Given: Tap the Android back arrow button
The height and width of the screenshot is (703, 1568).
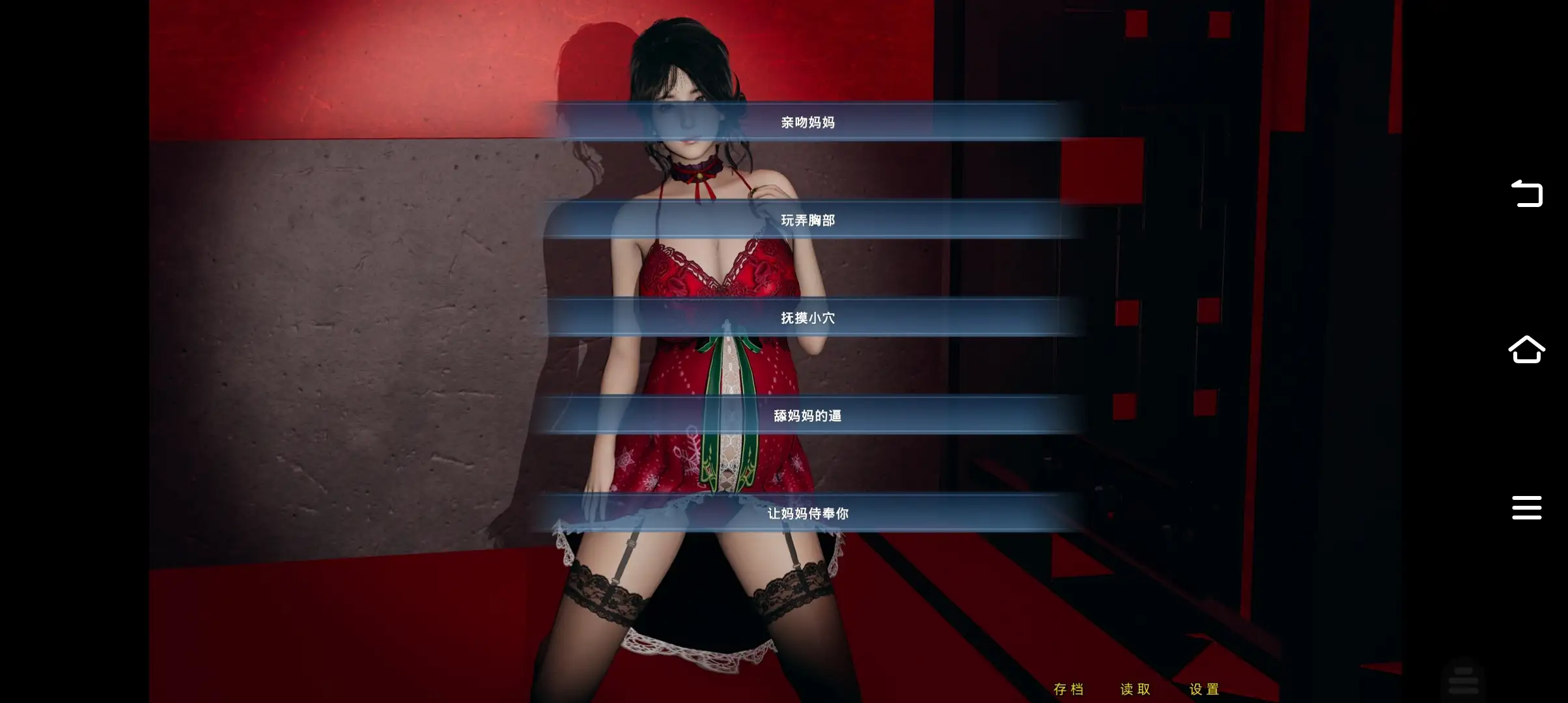Looking at the screenshot, I should [1526, 193].
